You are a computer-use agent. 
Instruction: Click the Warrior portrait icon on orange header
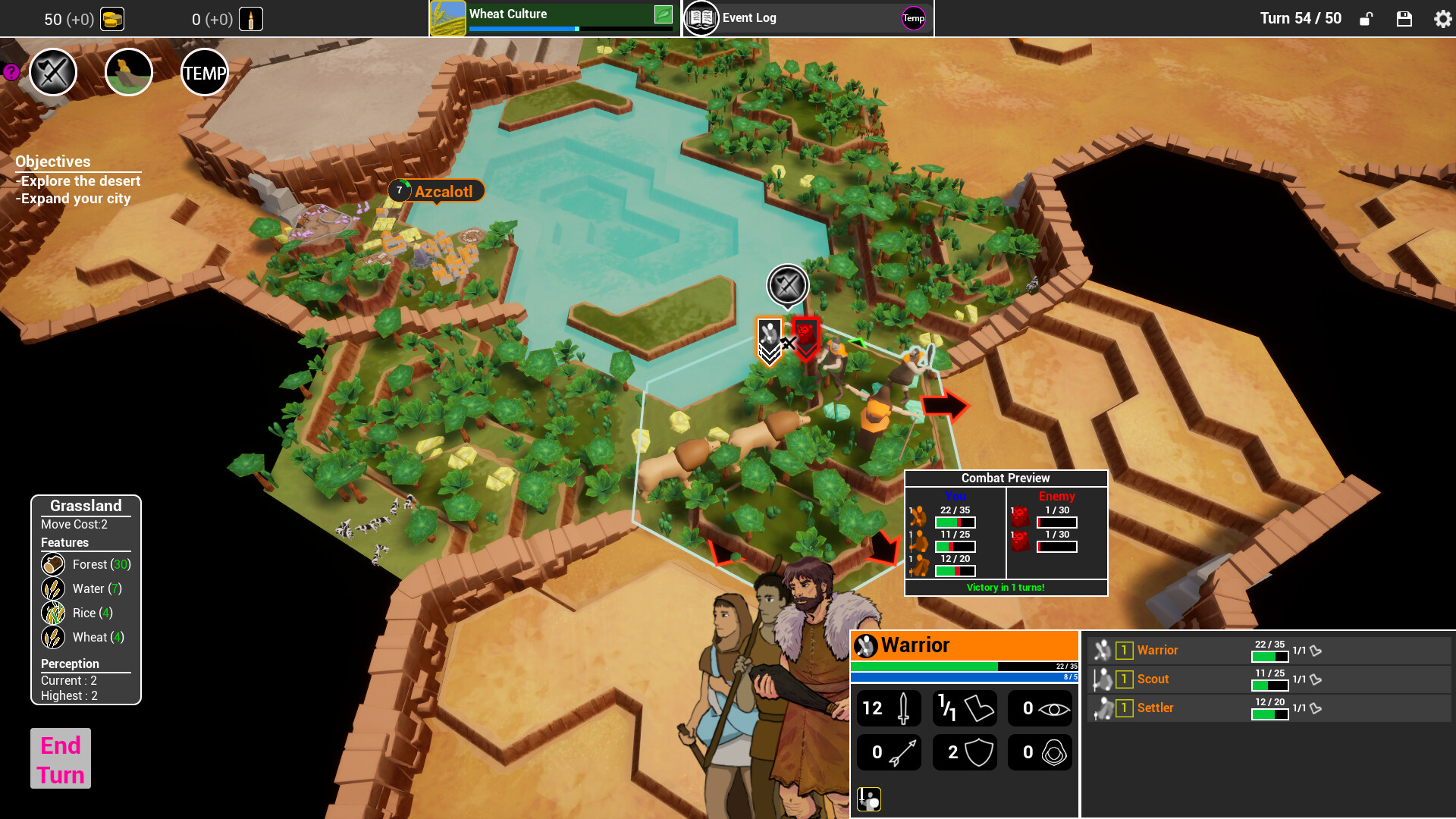(x=864, y=645)
